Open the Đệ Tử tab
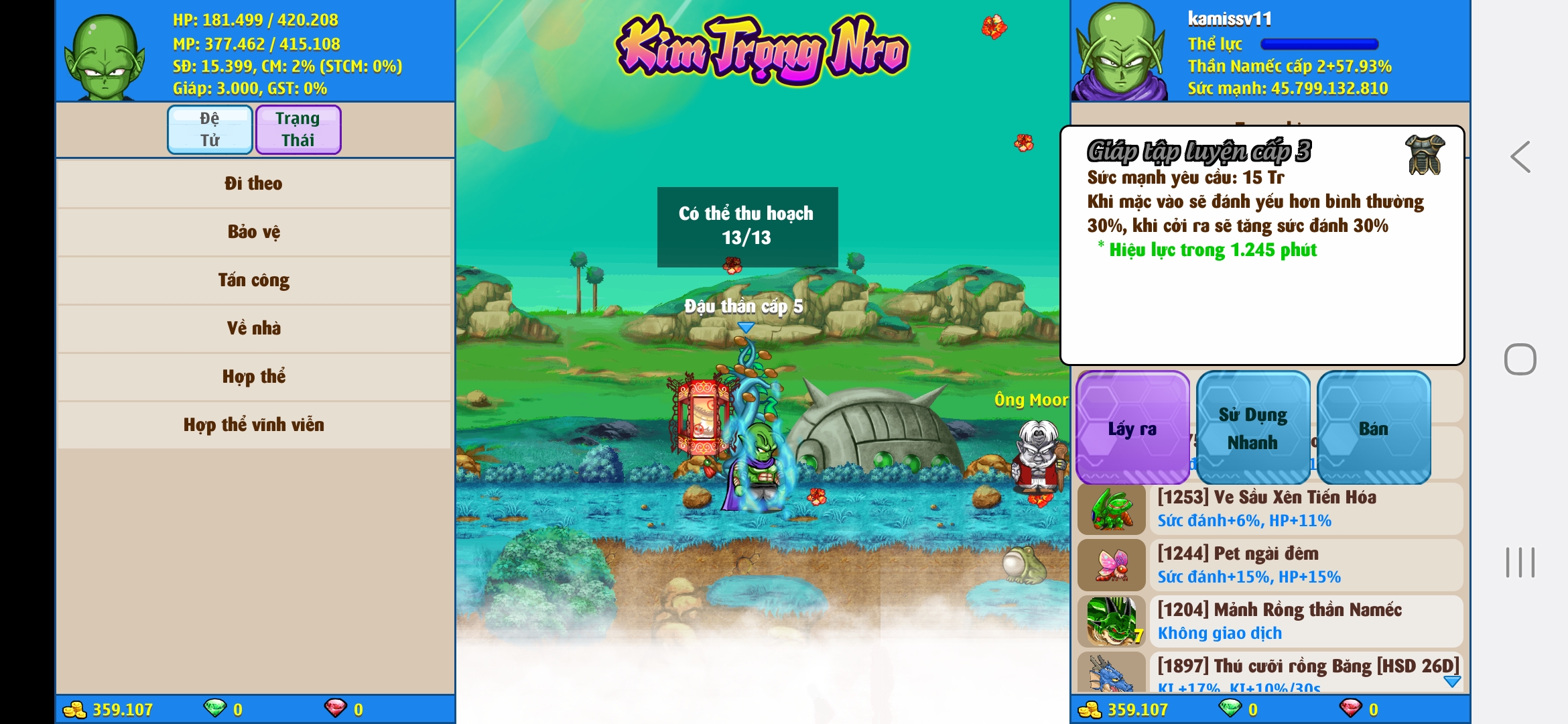Viewport: 1568px width, 724px height. [209, 129]
